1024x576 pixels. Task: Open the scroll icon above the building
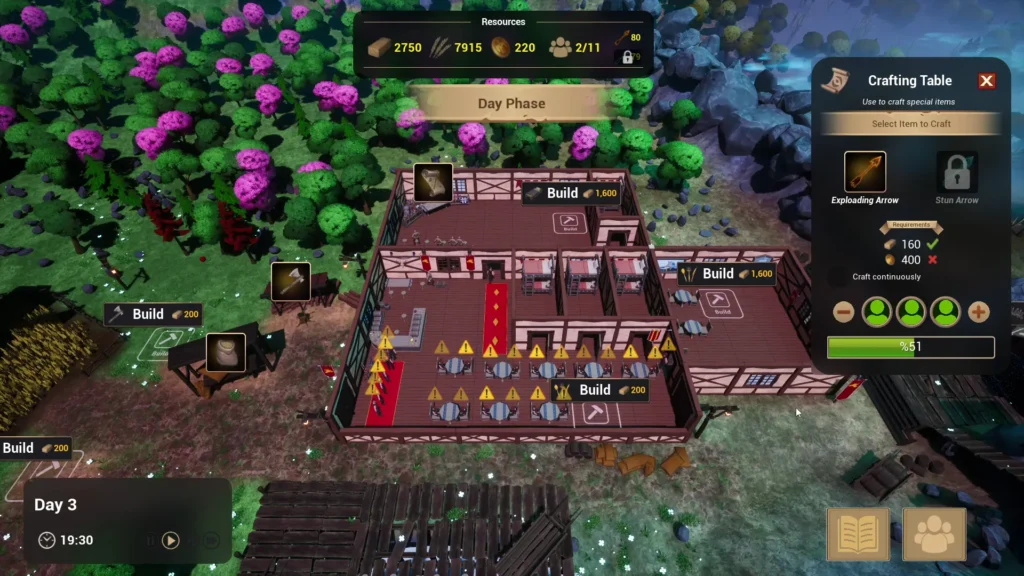(x=433, y=182)
